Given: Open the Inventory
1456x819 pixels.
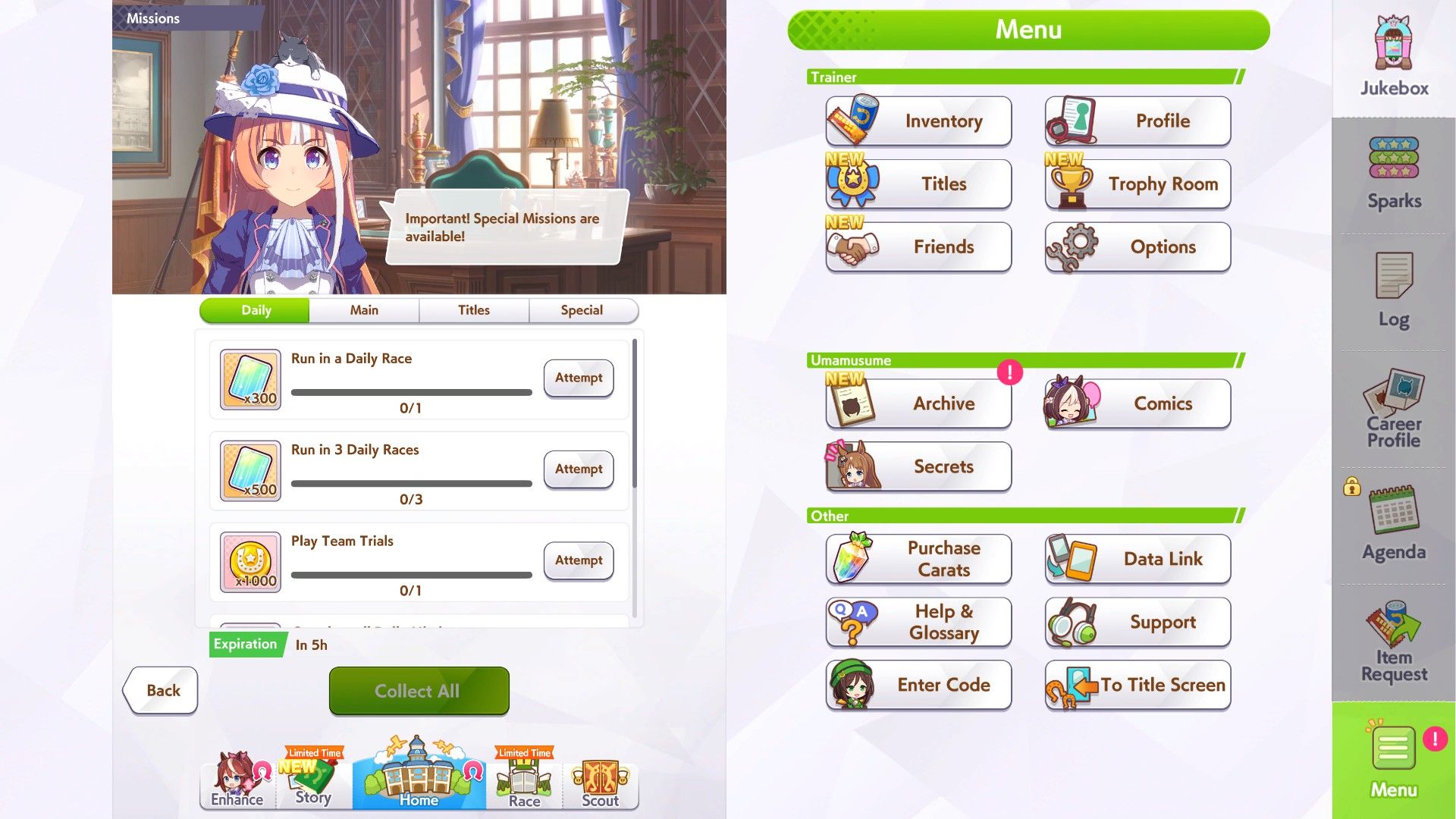Looking at the screenshot, I should click(918, 121).
